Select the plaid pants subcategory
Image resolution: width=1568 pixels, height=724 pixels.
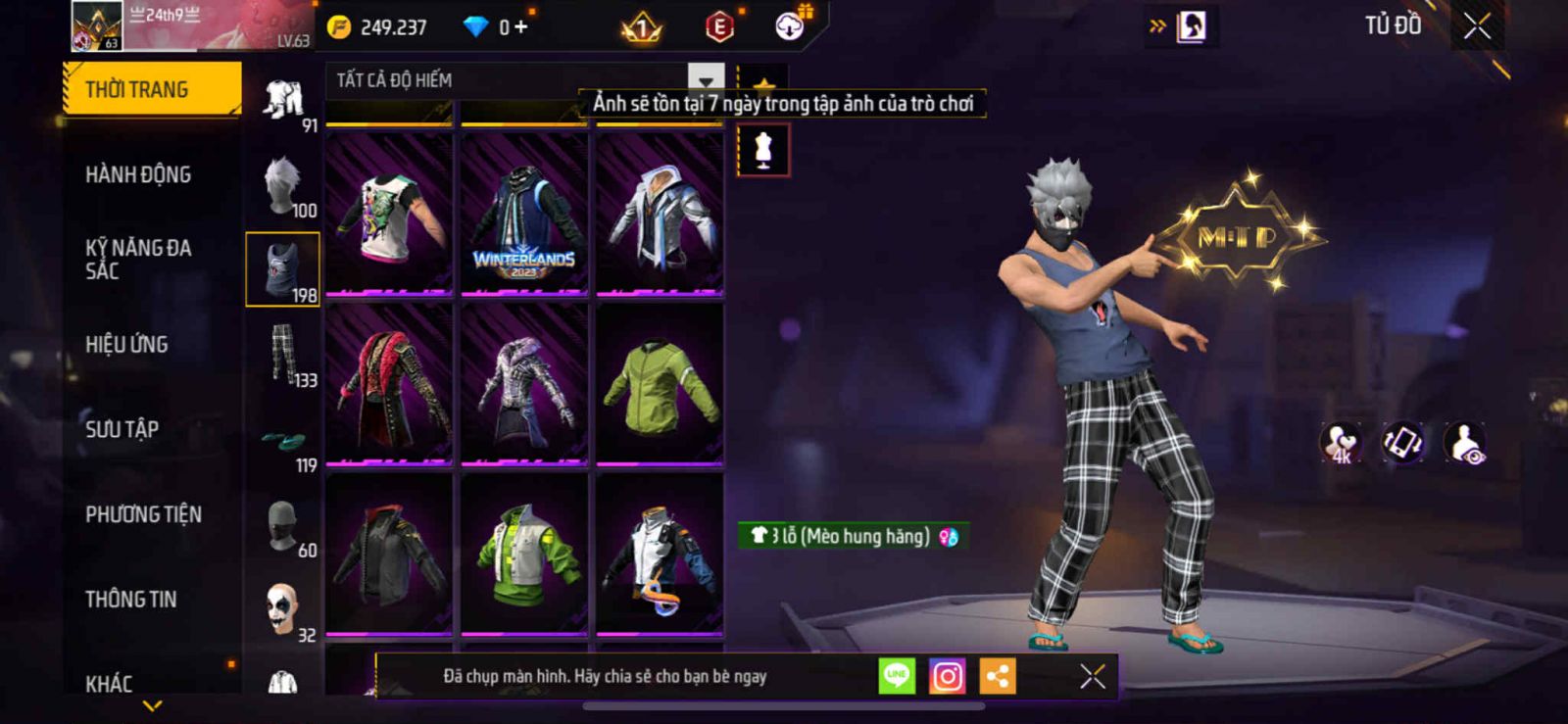click(282, 355)
